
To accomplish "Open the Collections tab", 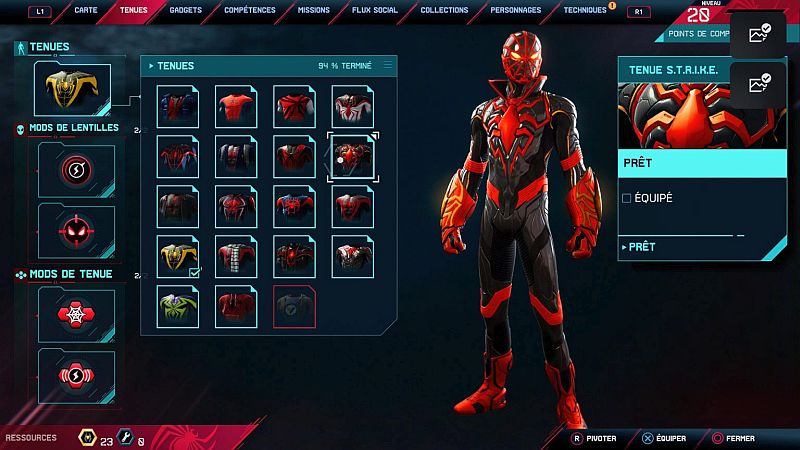I will [x=444, y=10].
